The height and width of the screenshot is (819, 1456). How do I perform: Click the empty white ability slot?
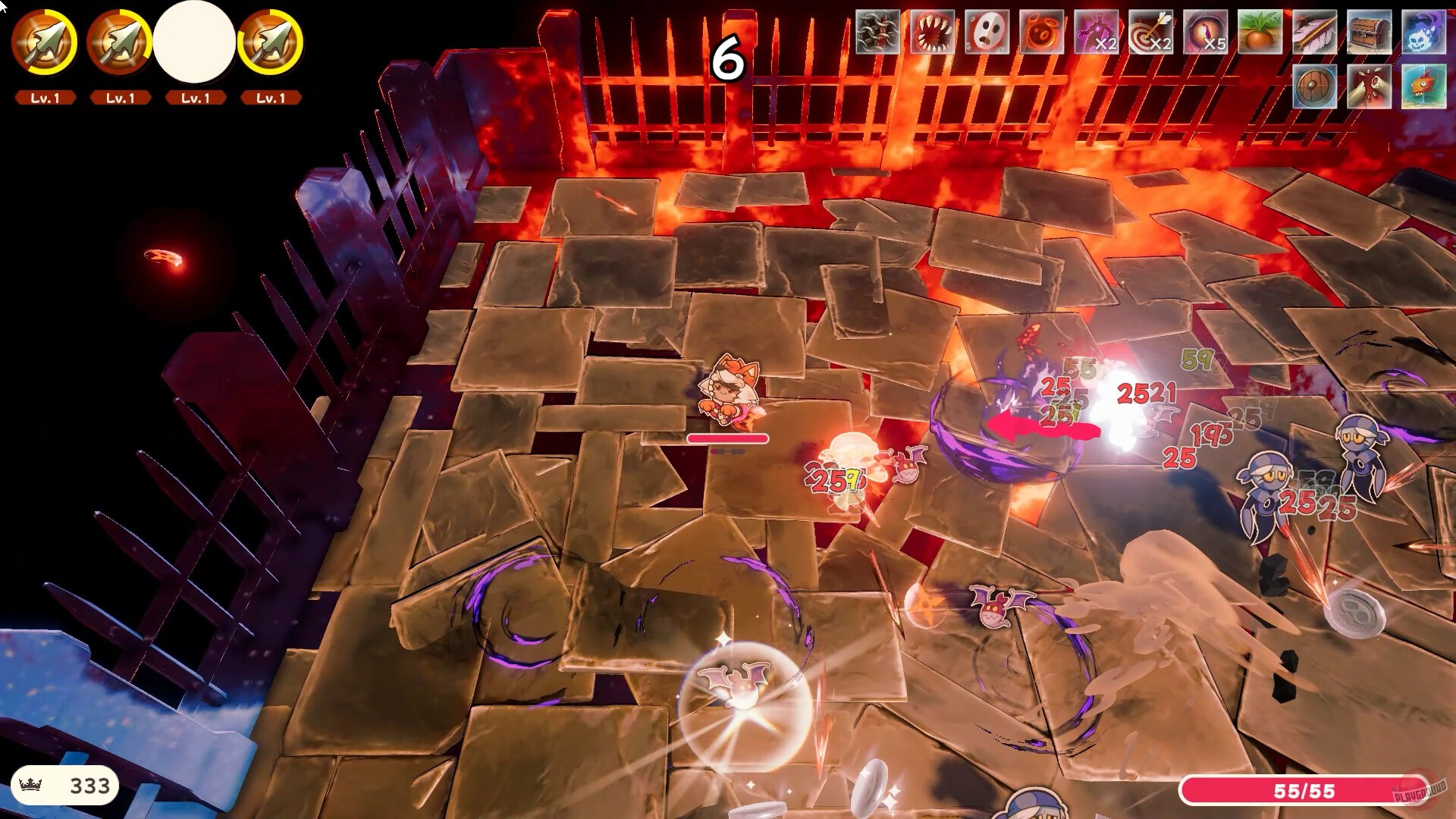tap(195, 43)
